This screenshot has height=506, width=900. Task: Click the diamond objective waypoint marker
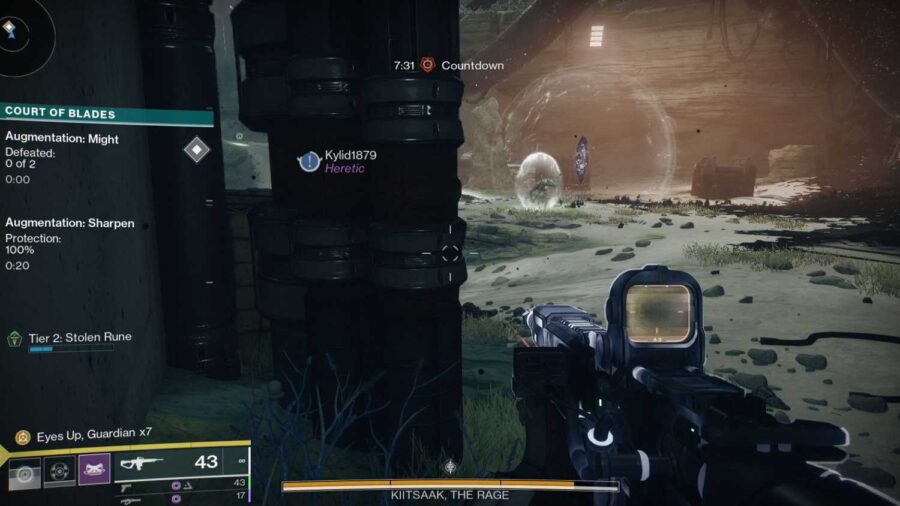pos(197,150)
